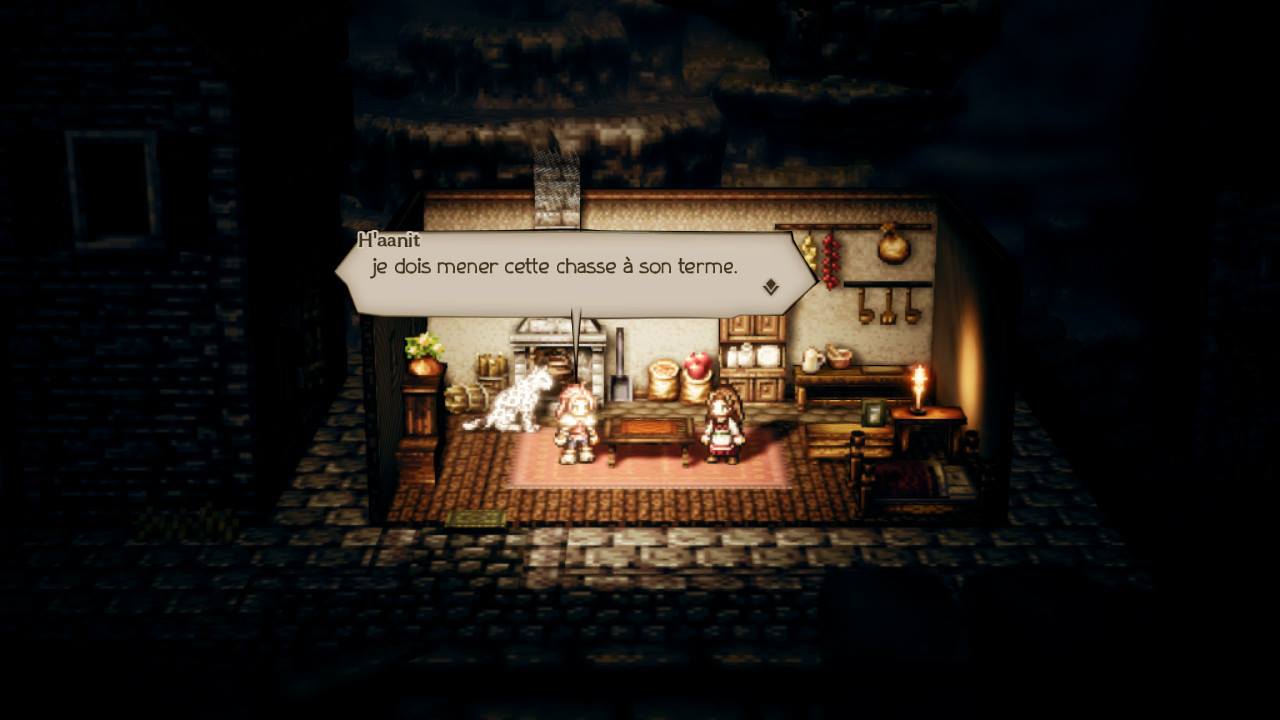Click the dialogue advance arrow
Image resolution: width=1280 pixels, height=720 pixels.
pos(770,287)
